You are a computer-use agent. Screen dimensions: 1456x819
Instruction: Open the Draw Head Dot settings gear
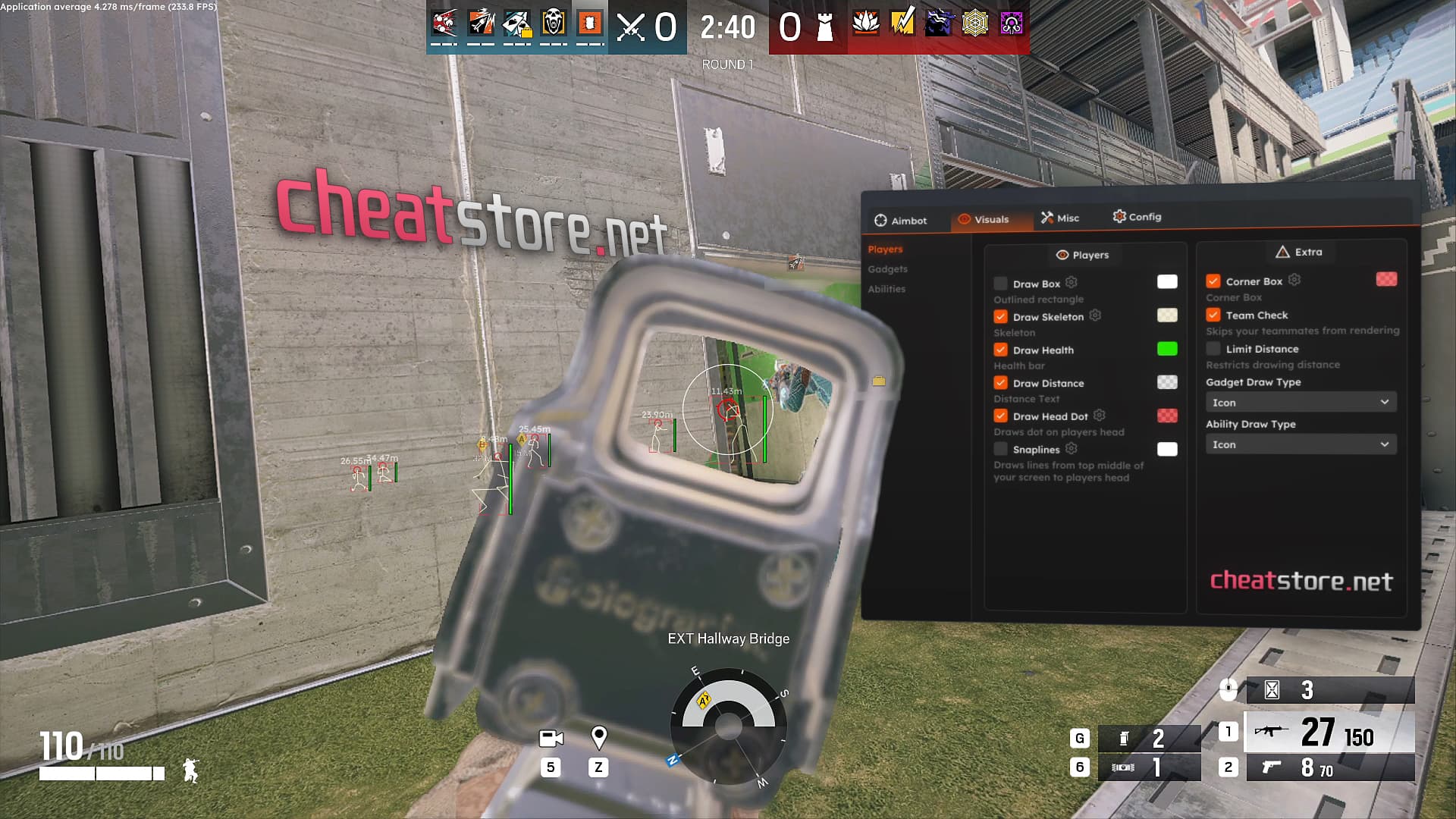pyautogui.click(x=1099, y=416)
